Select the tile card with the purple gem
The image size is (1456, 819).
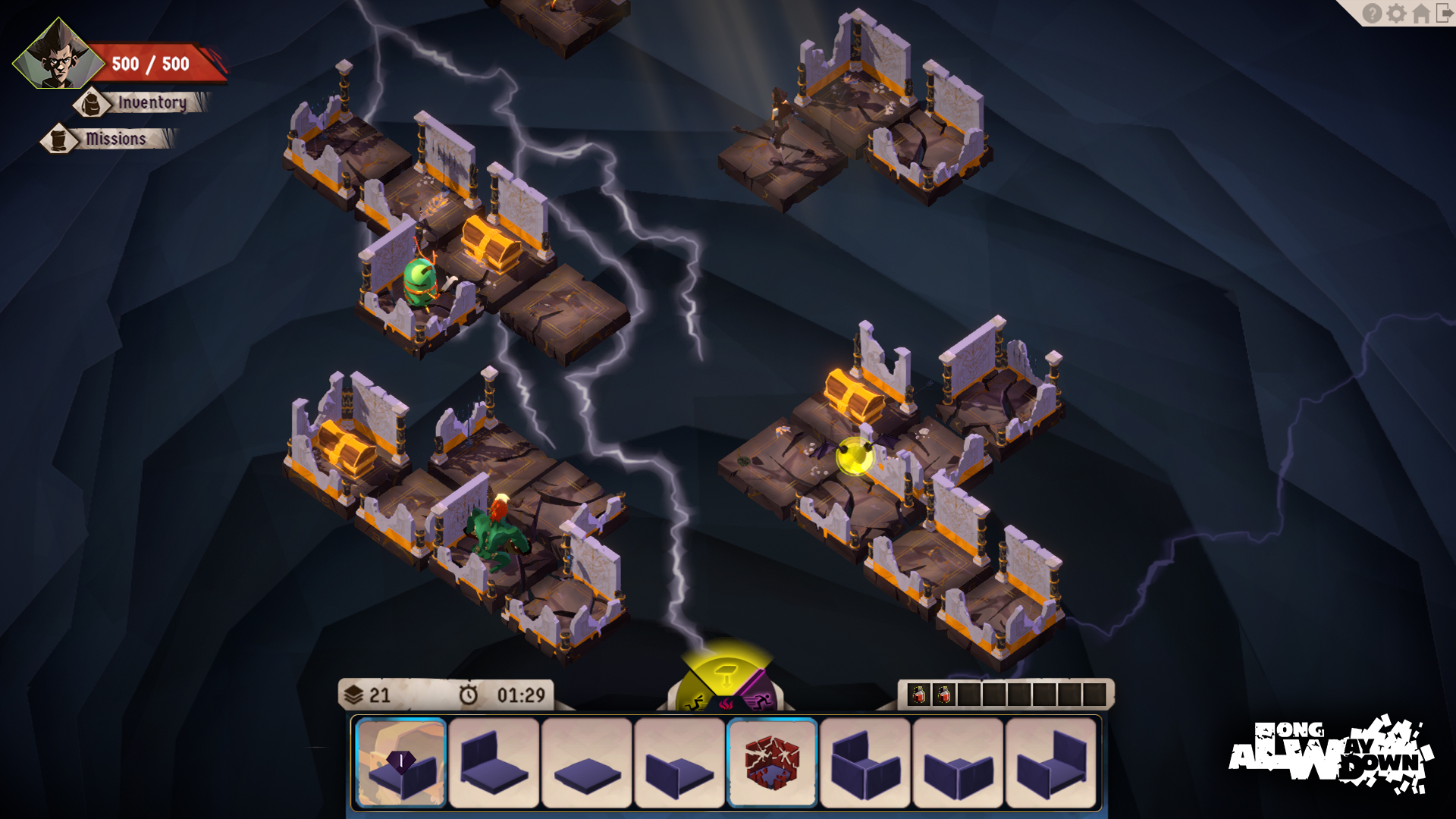400,763
